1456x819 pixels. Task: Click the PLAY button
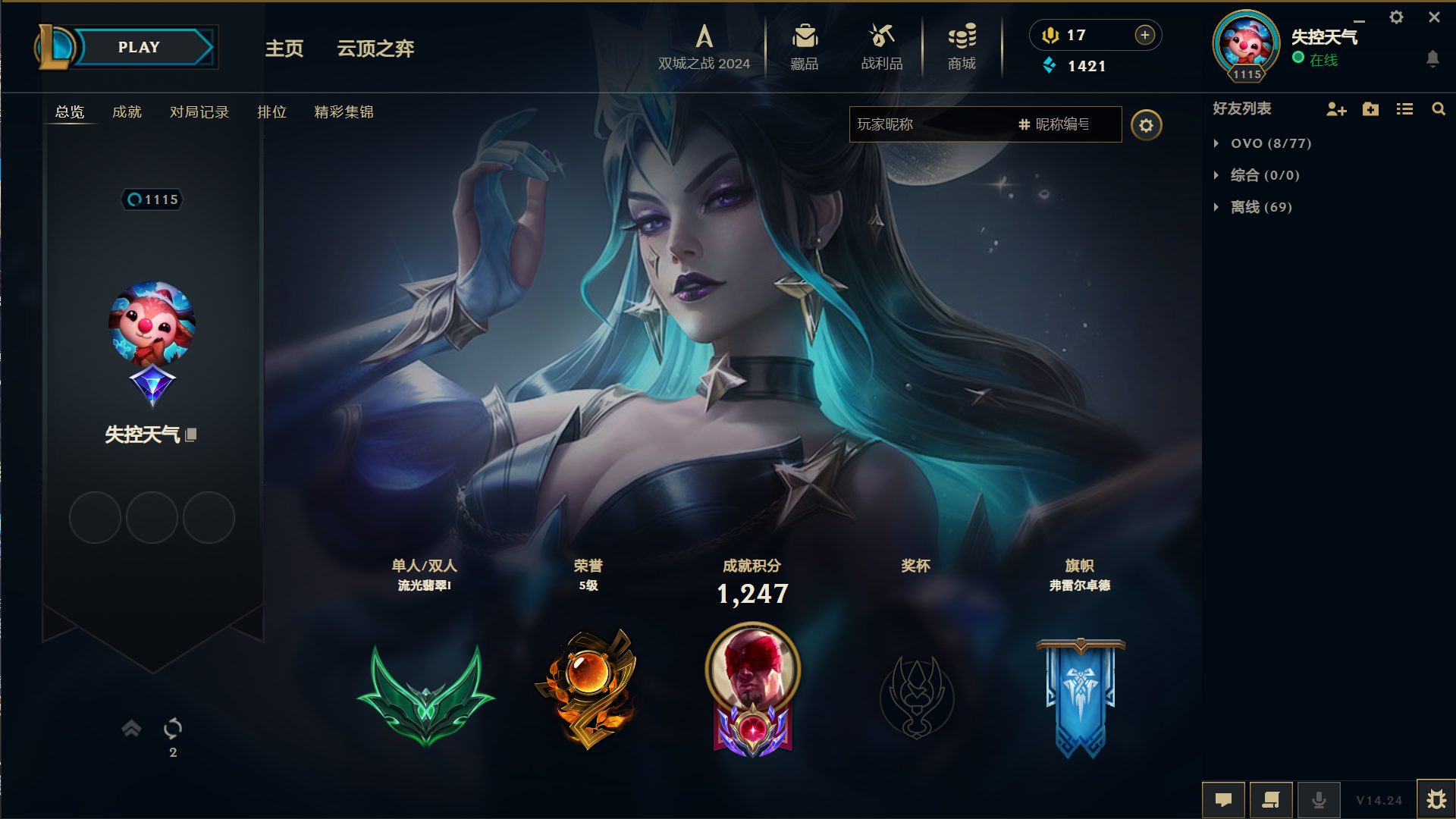click(140, 47)
